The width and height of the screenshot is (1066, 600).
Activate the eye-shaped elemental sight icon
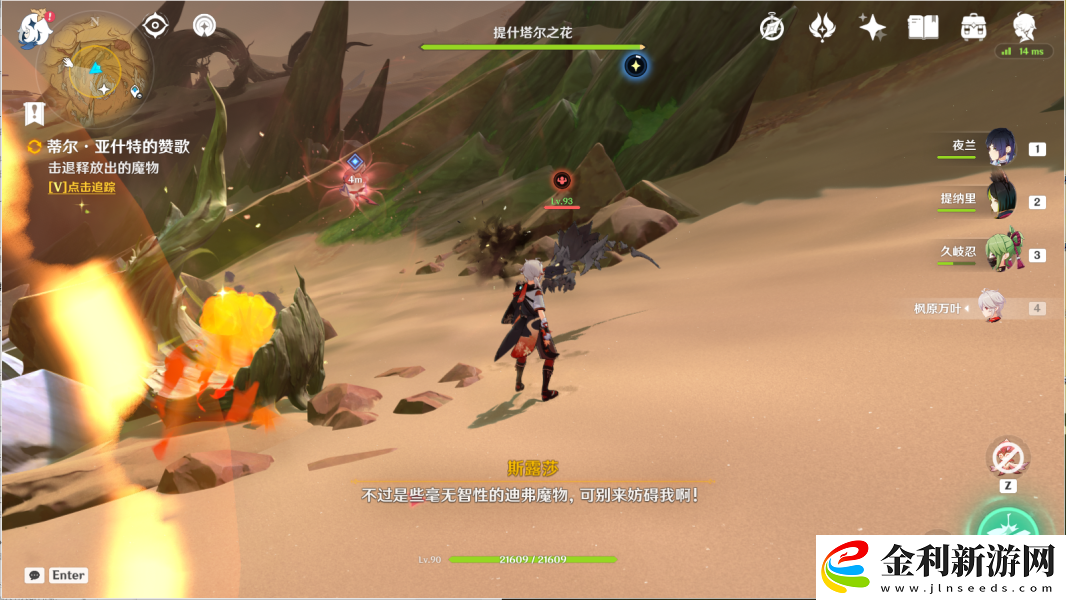point(155,26)
